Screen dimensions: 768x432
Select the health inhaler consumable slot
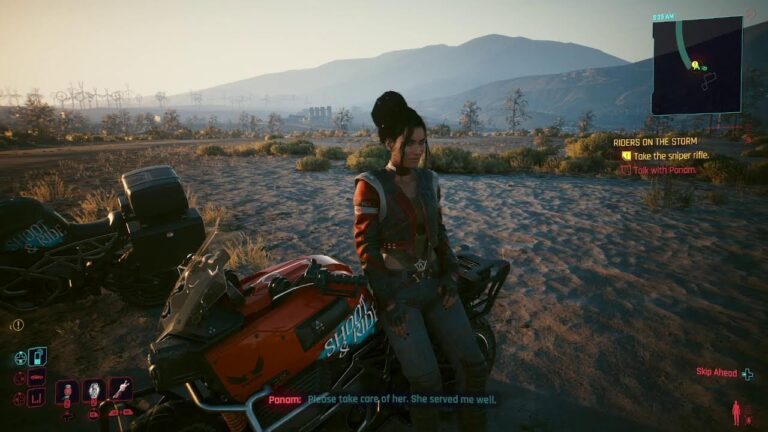(x=68, y=390)
